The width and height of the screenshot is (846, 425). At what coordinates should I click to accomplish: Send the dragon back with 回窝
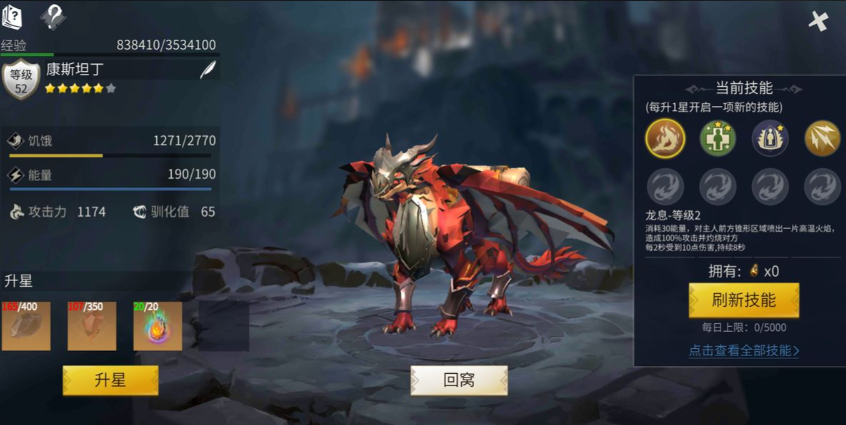pyautogui.click(x=459, y=380)
